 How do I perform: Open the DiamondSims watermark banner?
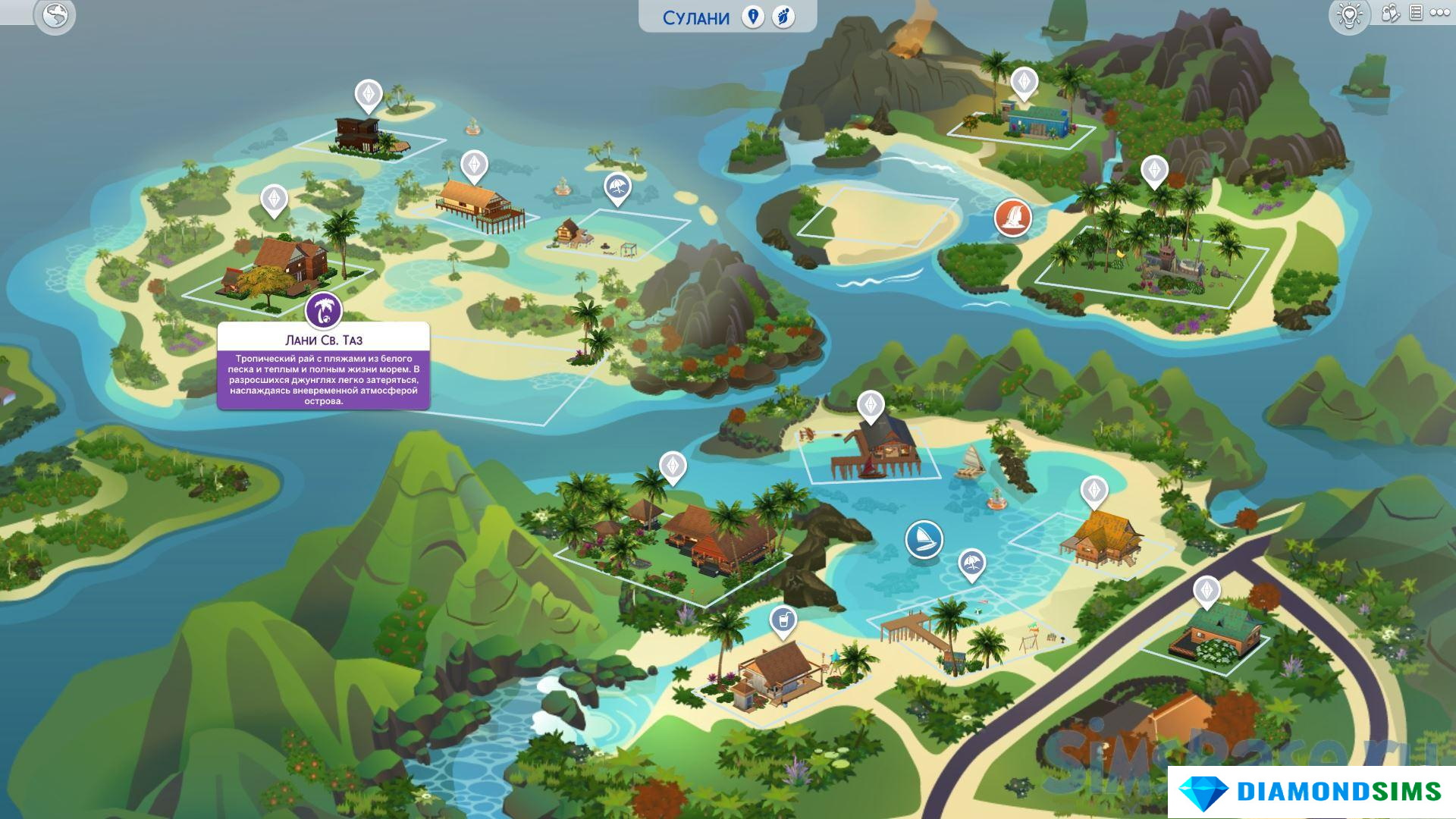1312,792
